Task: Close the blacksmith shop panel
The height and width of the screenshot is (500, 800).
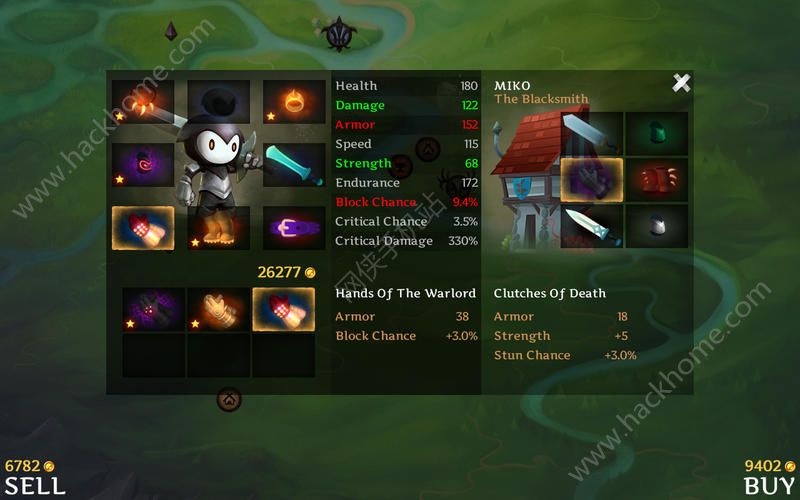Action: (681, 83)
